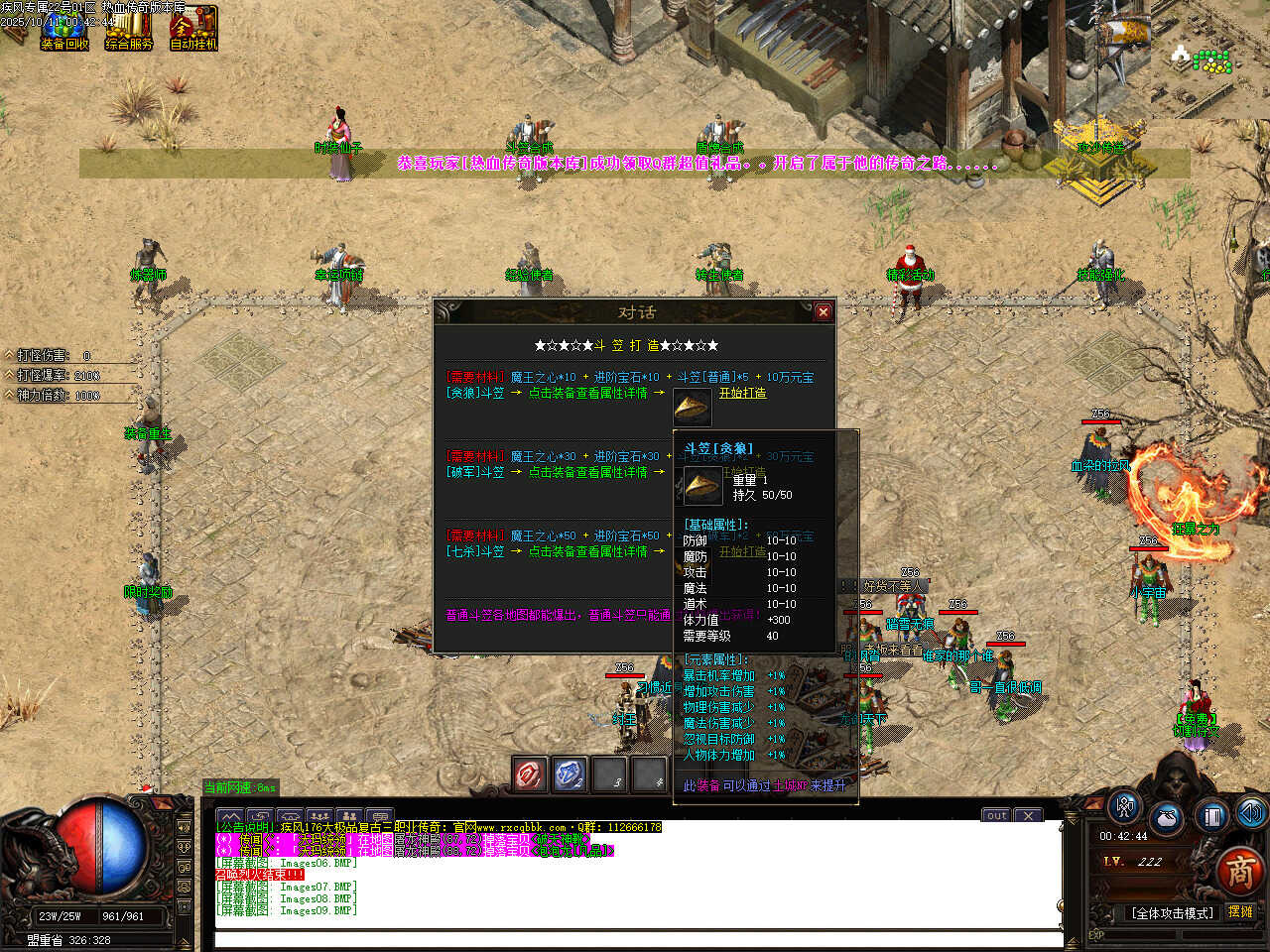The height and width of the screenshot is (952, 1270).
Task: Expand the 打怪伤害 stat row
Action: (x=10, y=355)
